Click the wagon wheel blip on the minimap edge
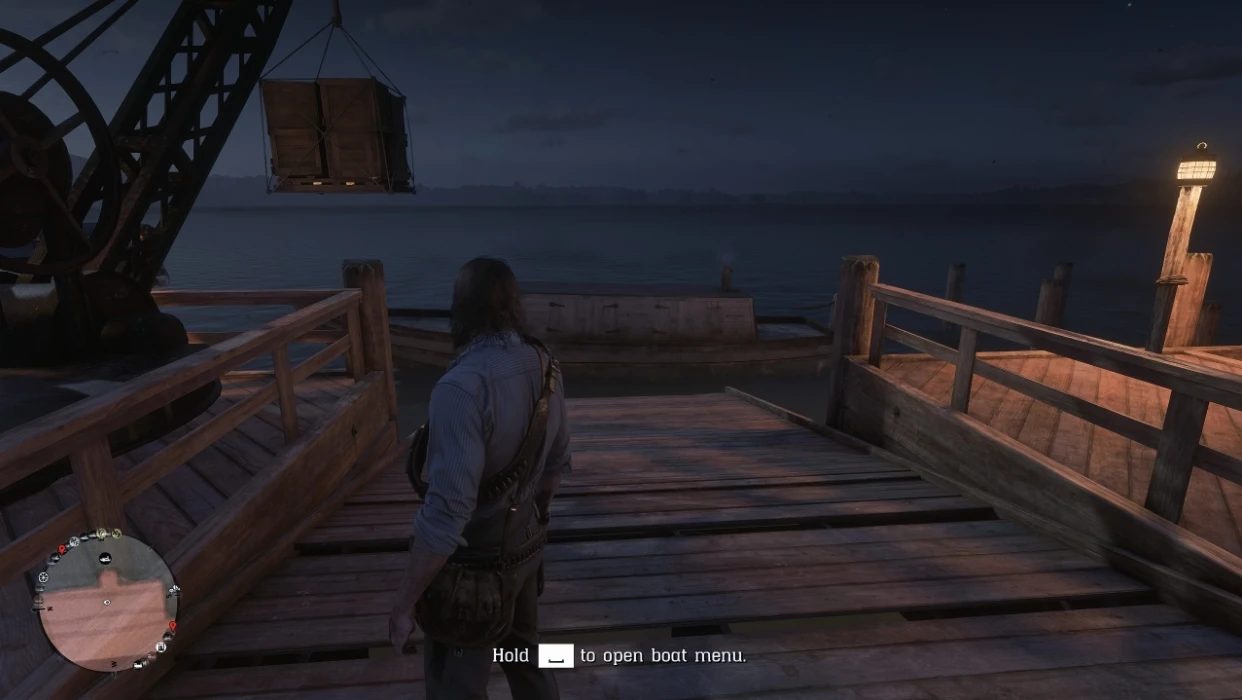Image resolution: width=1242 pixels, height=700 pixels. pos(44,577)
